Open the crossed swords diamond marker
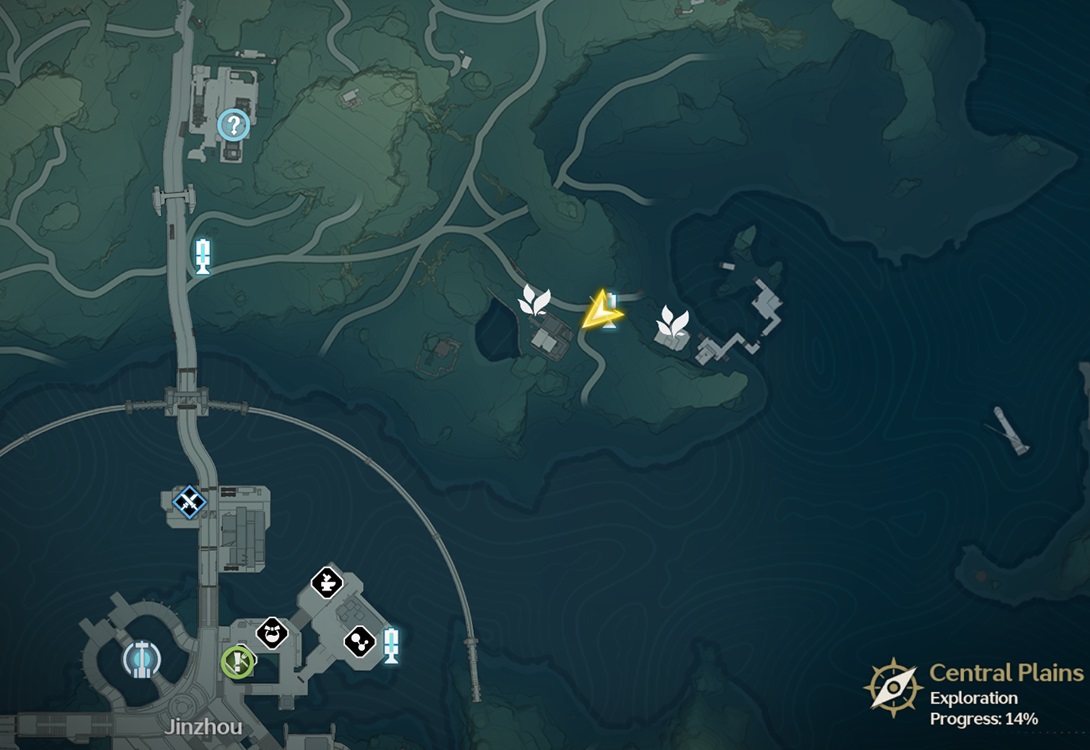 tap(188, 501)
